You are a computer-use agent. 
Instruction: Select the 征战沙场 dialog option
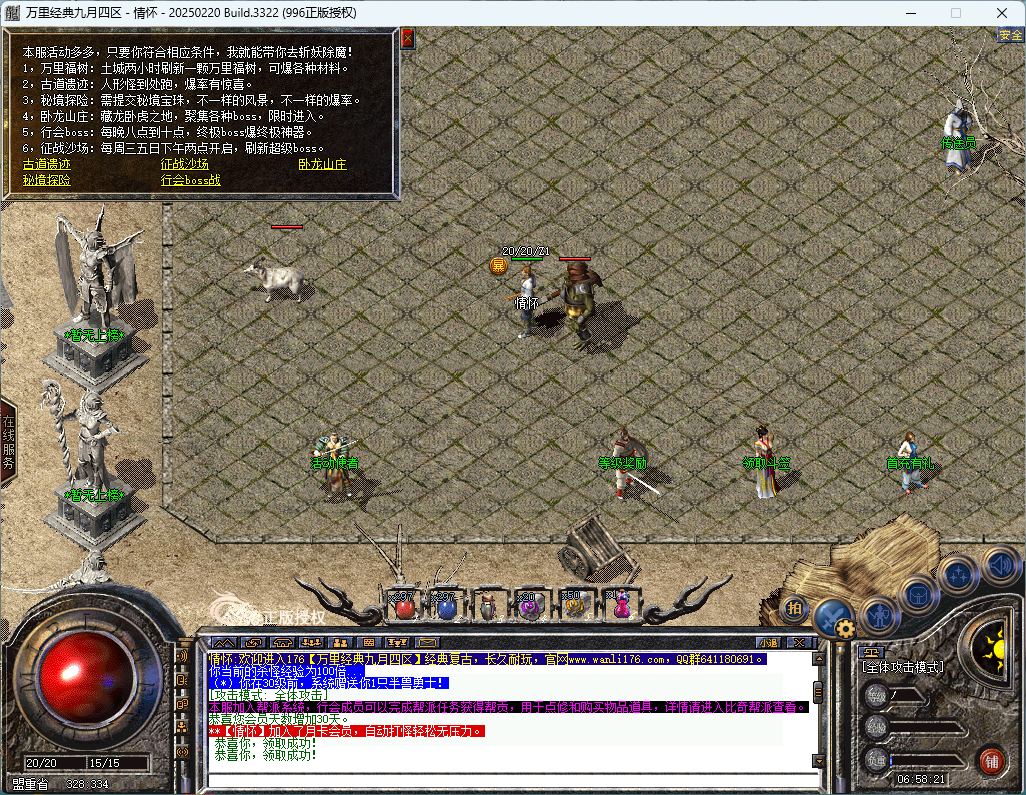(185, 164)
